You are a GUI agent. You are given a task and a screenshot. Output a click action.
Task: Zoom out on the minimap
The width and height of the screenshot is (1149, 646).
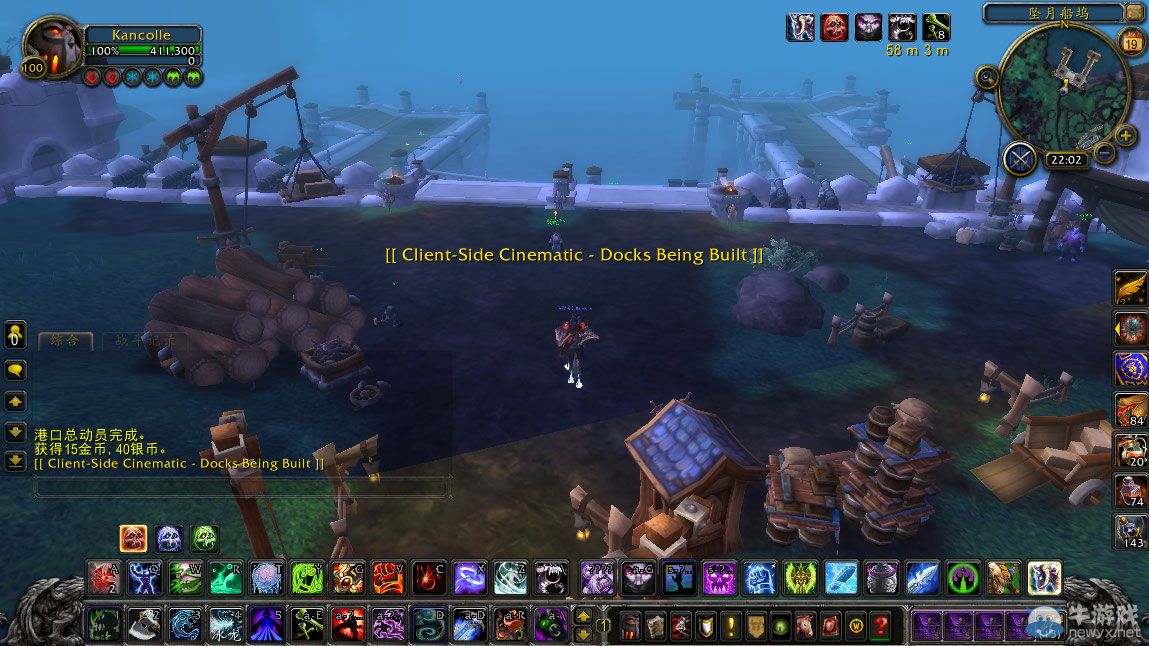pos(1104,154)
